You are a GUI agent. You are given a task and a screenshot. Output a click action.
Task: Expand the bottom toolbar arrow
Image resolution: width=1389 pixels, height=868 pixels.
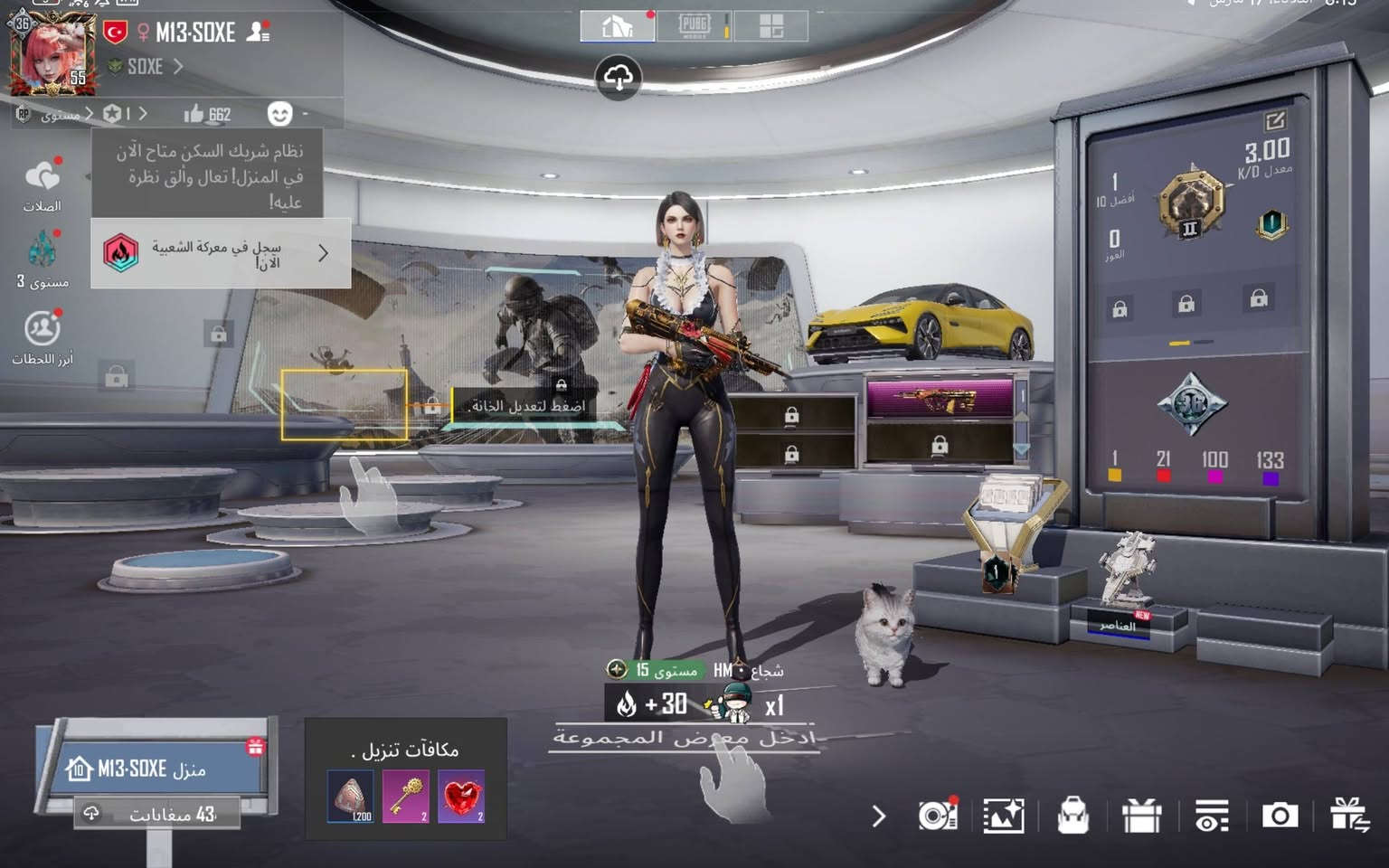coord(878,816)
